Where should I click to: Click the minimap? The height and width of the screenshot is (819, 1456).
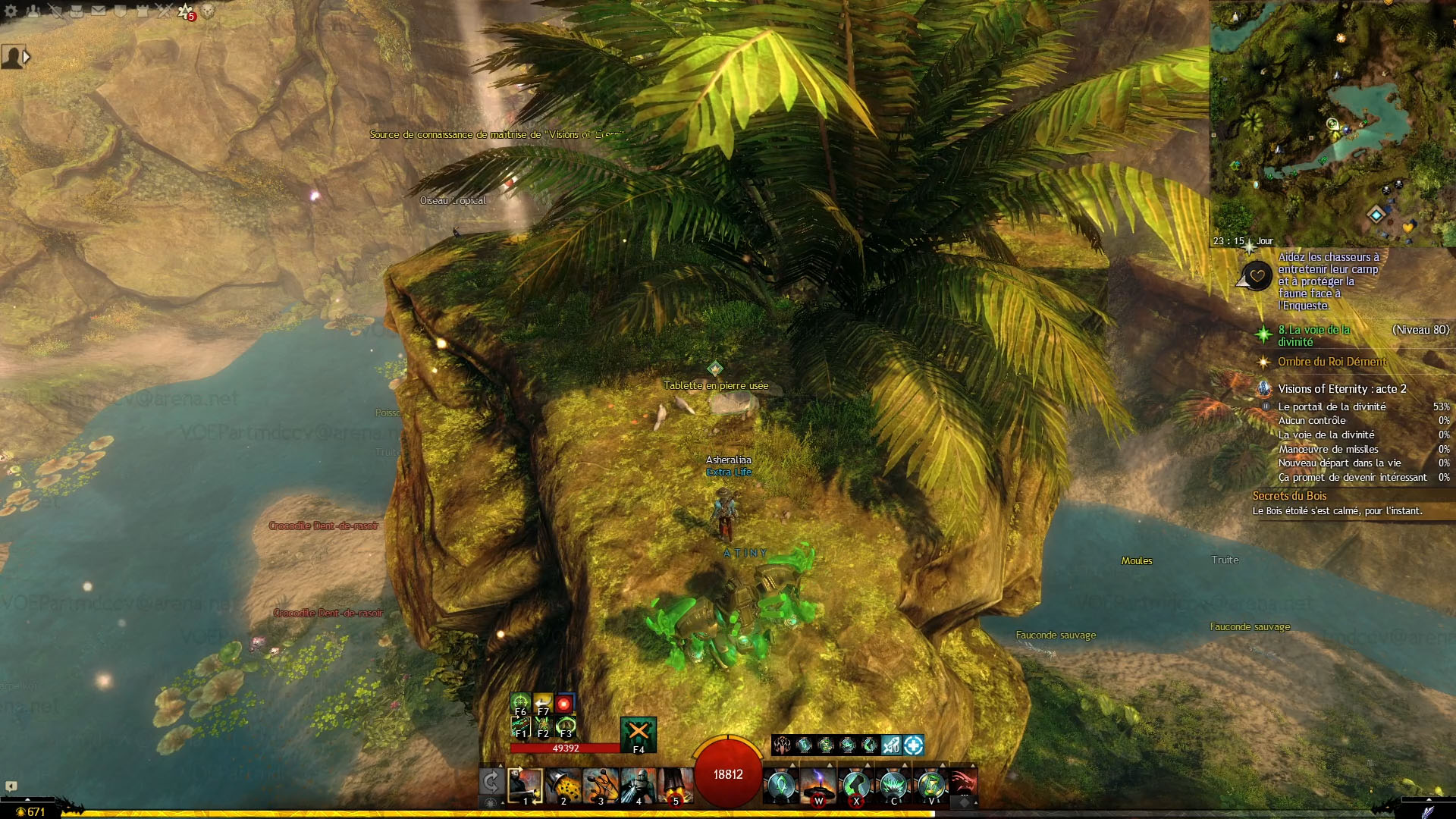(1332, 121)
